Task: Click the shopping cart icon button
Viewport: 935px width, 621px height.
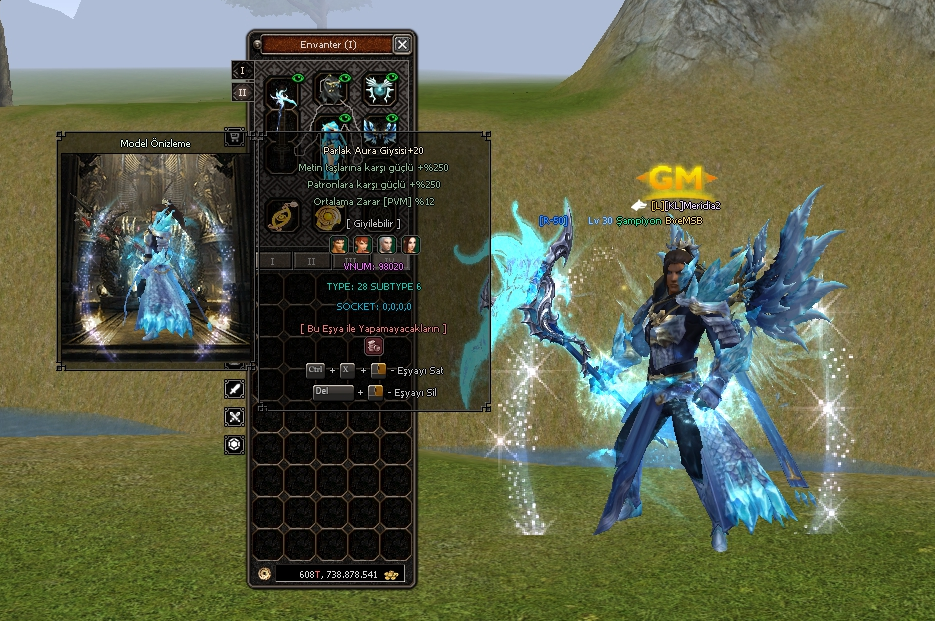Action: tap(234, 138)
